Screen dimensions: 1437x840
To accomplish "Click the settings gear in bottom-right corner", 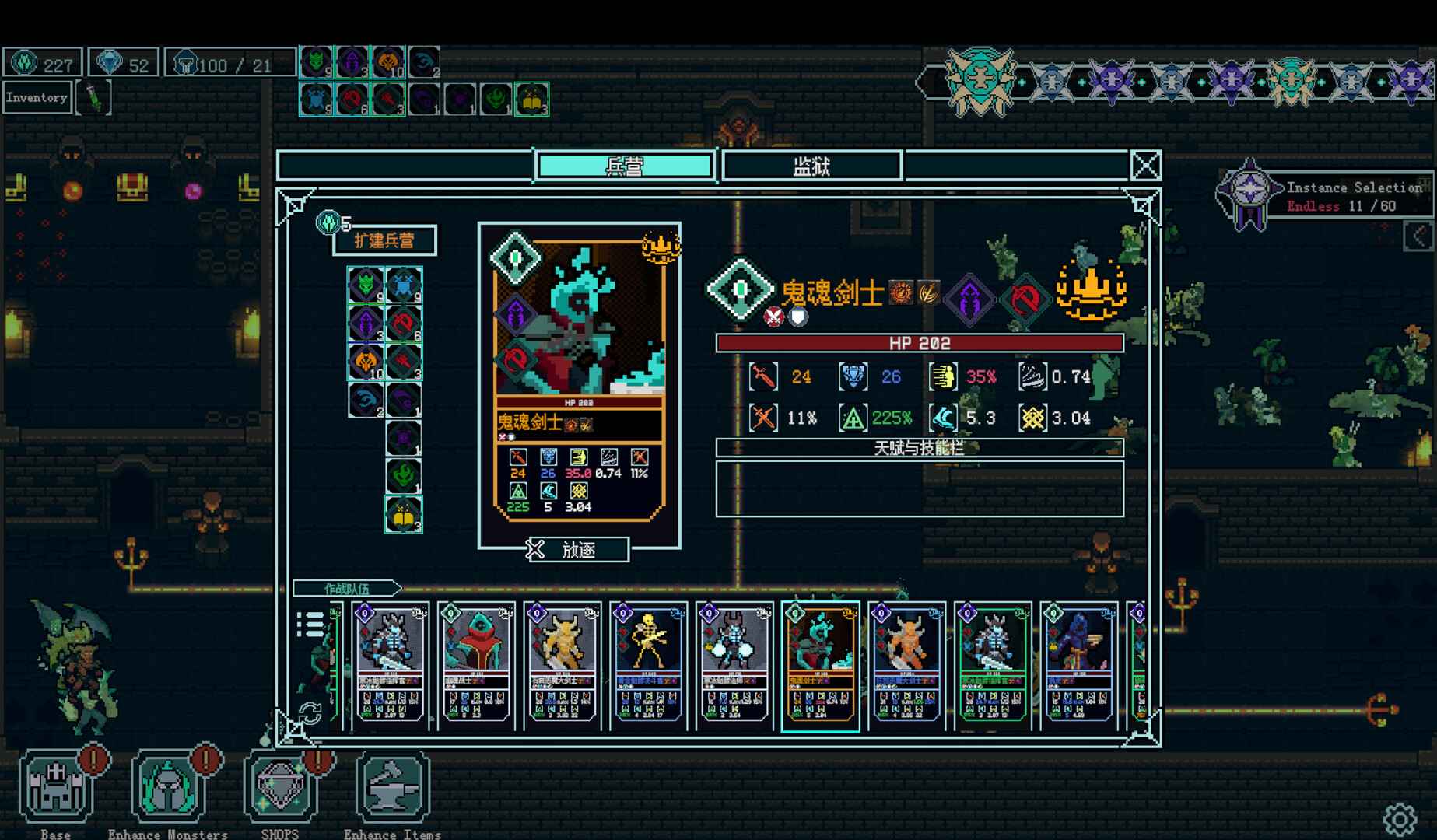I will (1400, 818).
